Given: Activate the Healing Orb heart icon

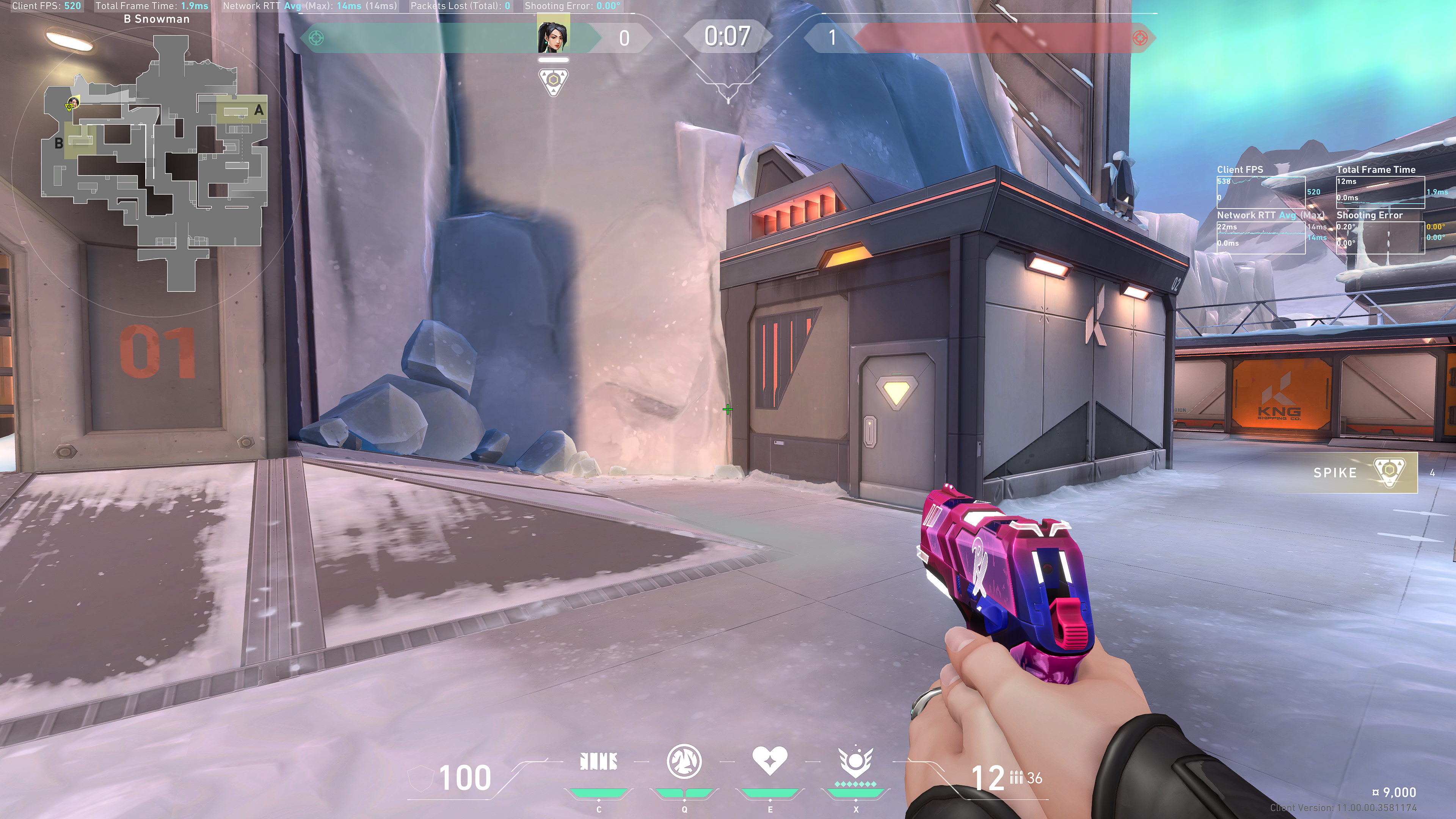Looking at the screenshot, I should tap(770, 761).
